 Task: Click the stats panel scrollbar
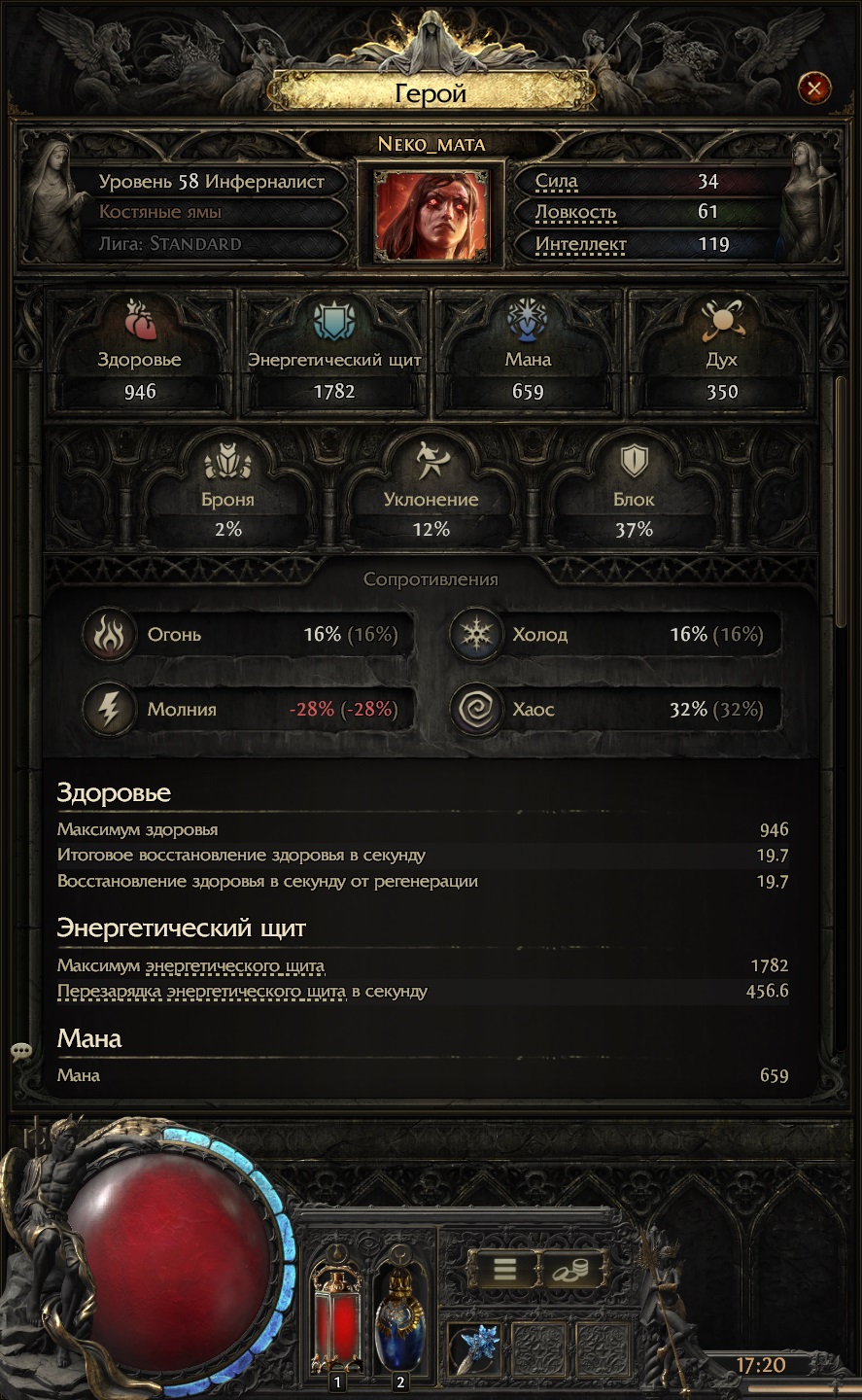point(841,501)
